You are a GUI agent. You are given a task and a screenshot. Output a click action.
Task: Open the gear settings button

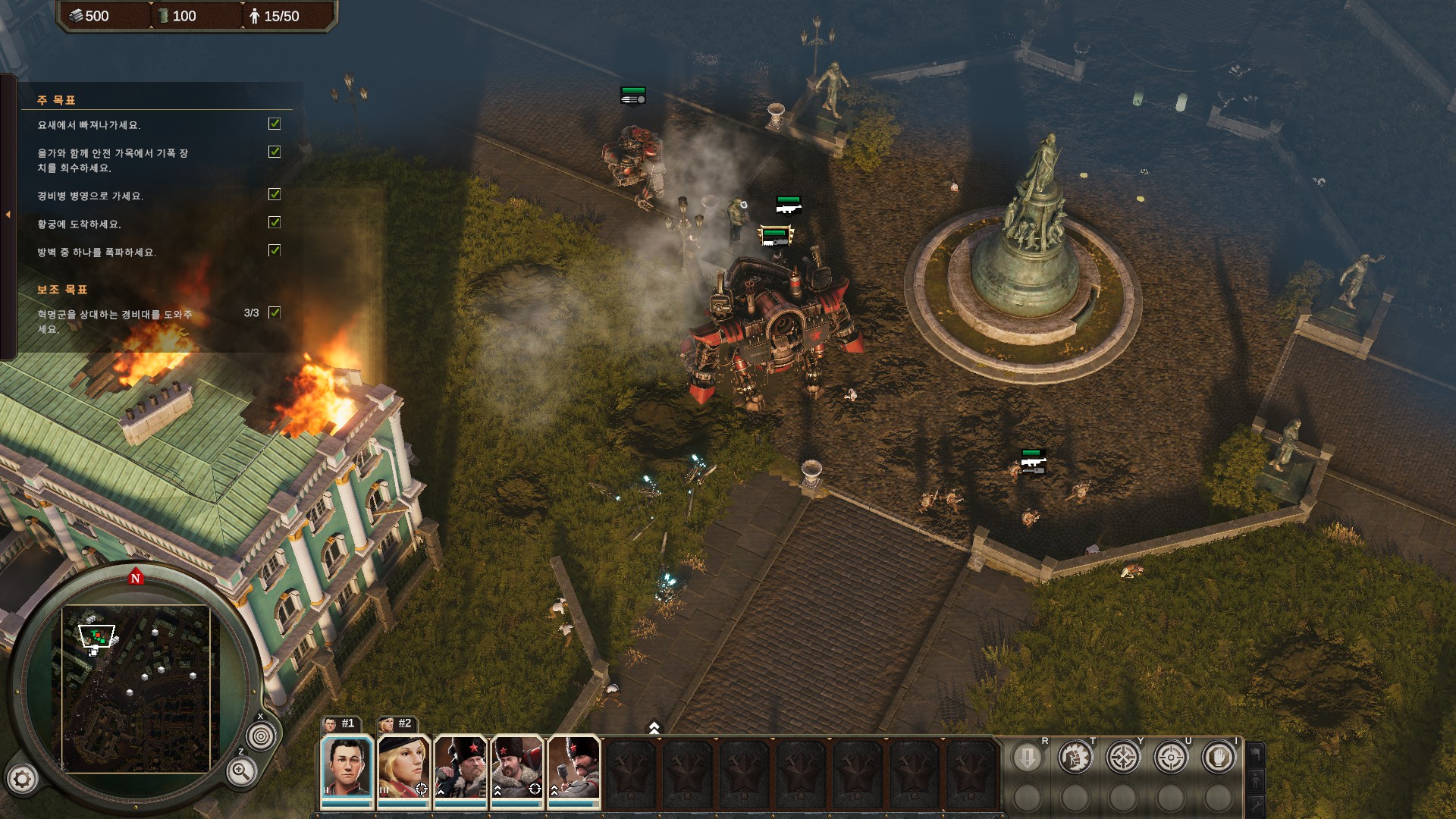22,778
